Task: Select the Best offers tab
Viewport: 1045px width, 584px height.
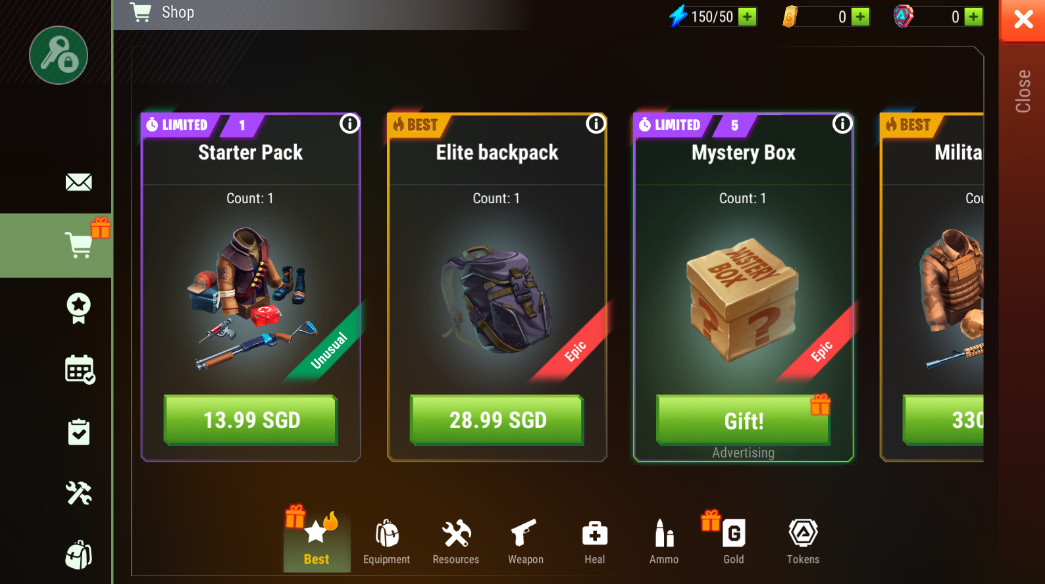Action: coord(317,542)
